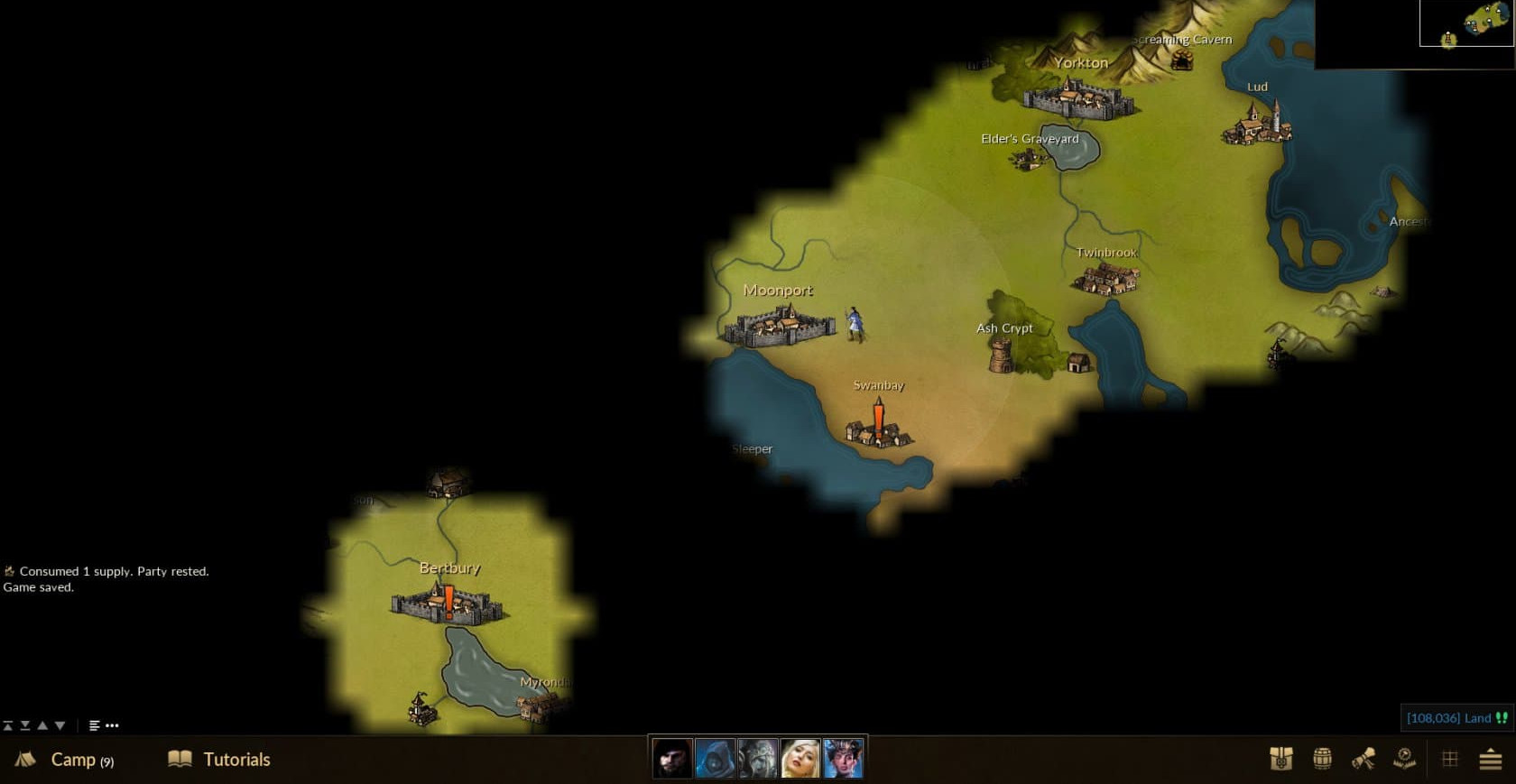Click the minimap in the corner

(x=1465, y=24)
